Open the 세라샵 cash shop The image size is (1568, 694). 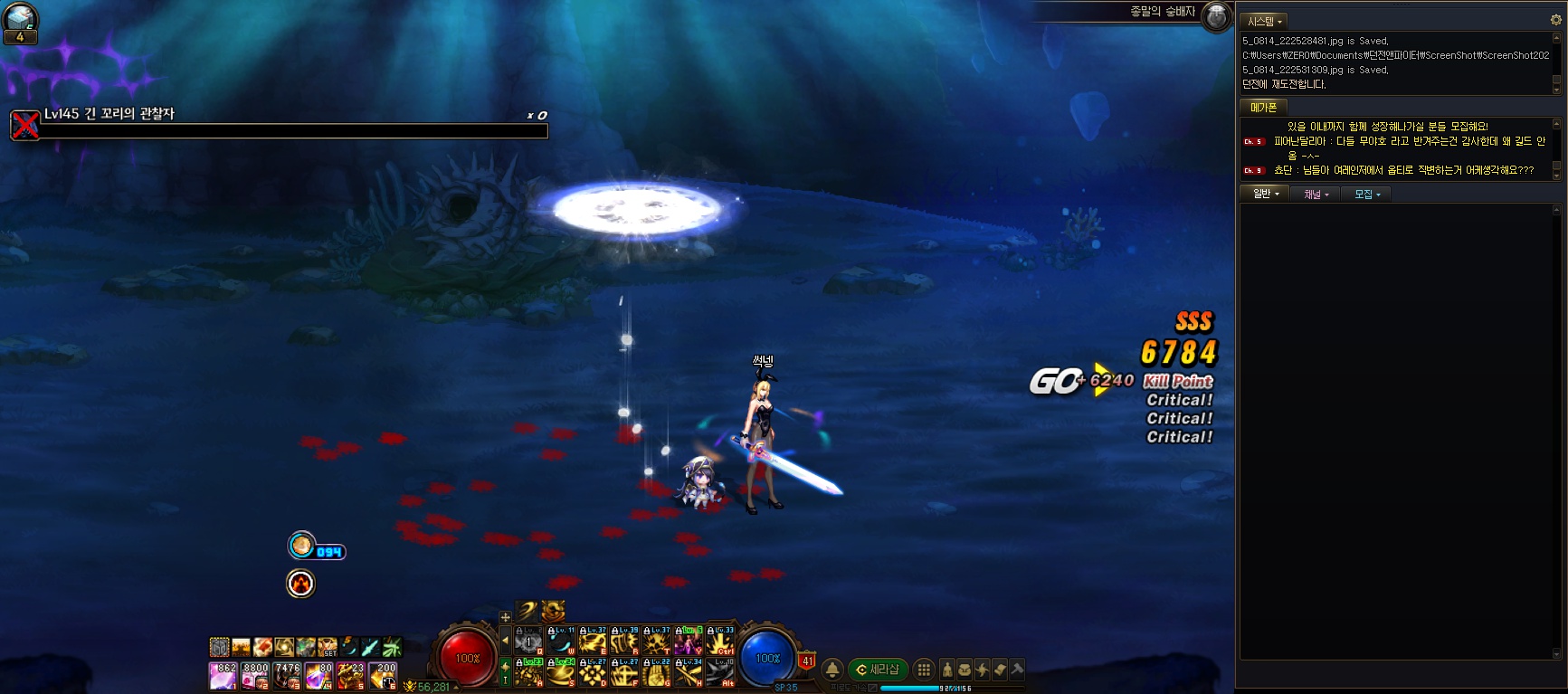(877, 670)
